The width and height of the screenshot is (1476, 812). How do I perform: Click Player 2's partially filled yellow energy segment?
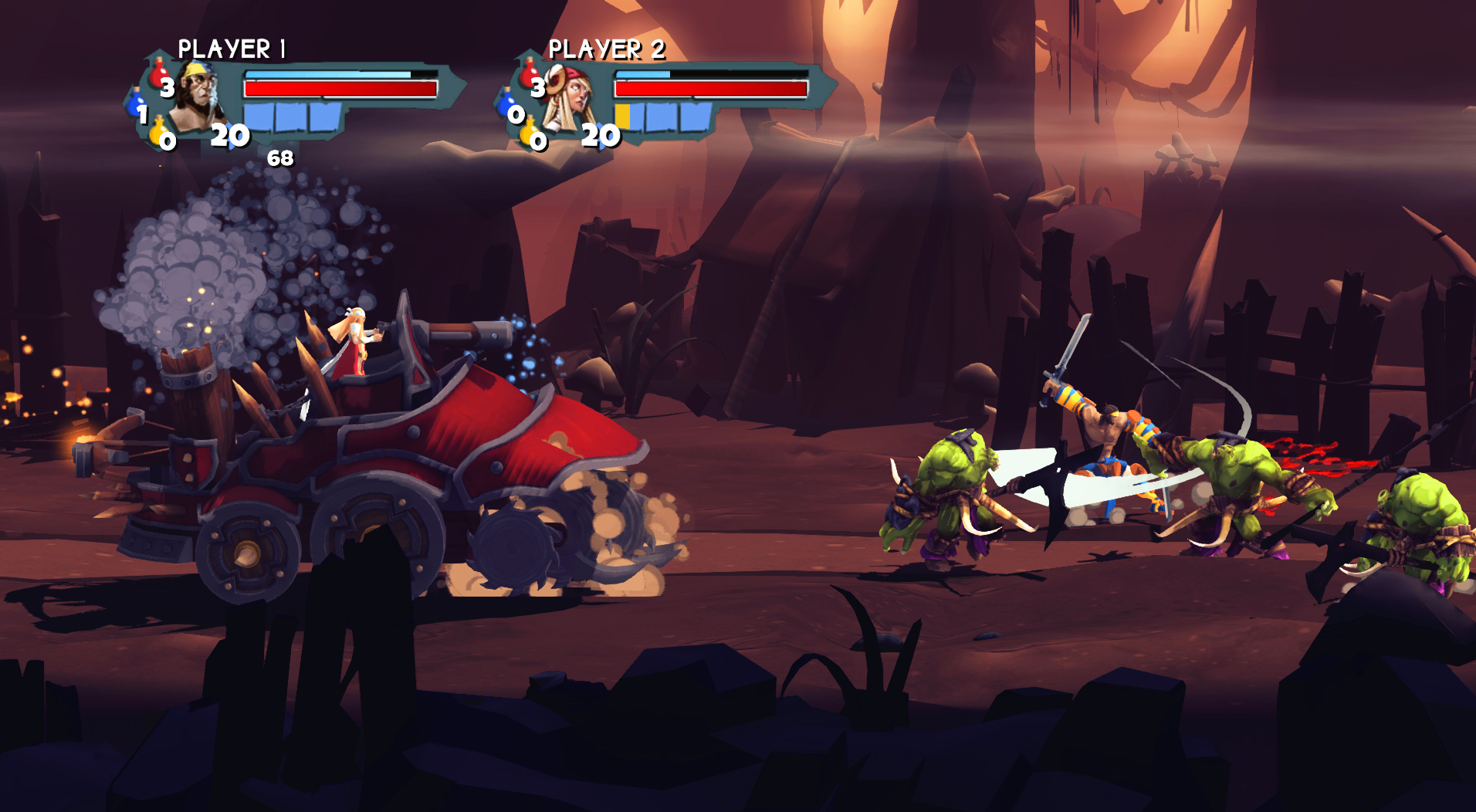point(622,116)
